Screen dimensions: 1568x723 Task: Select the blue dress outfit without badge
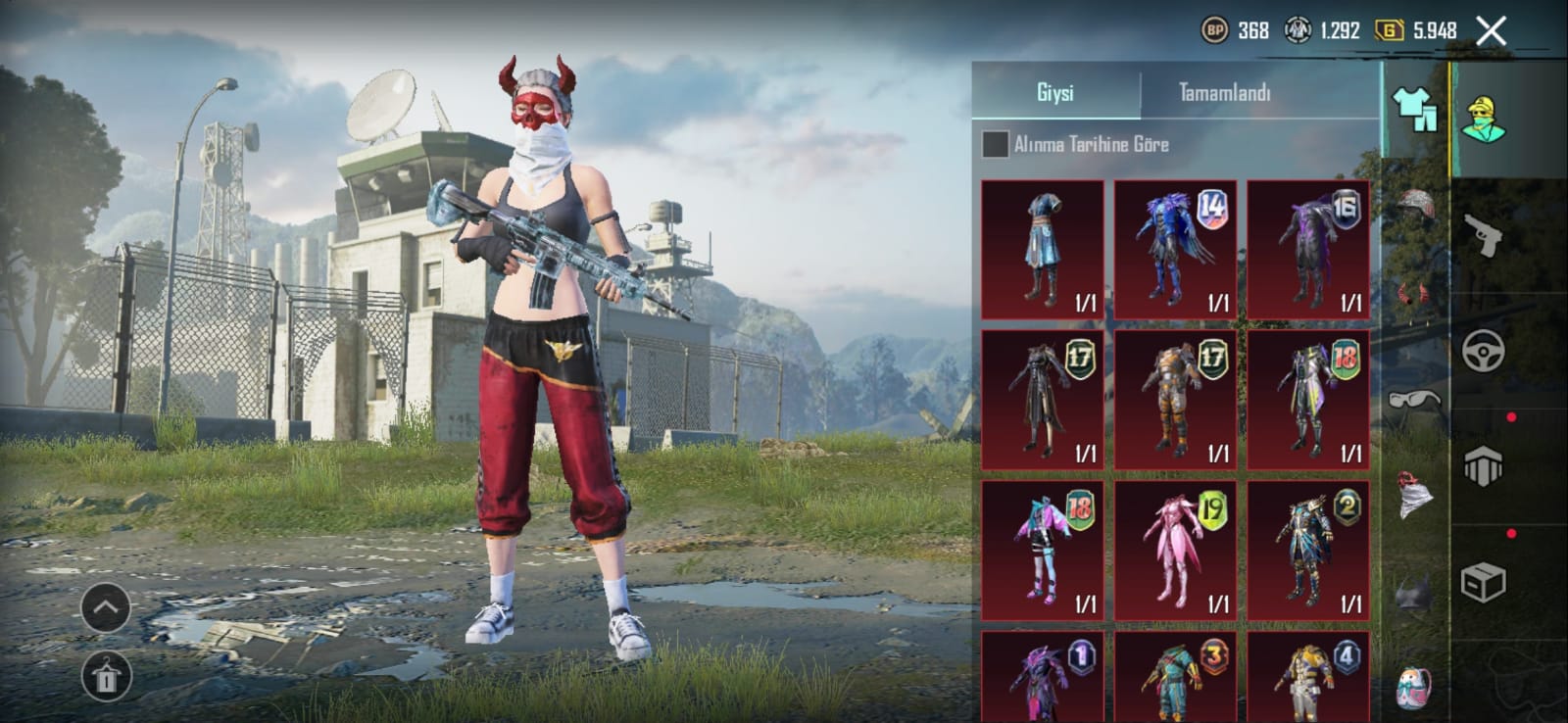click(x=1042, y=249)
